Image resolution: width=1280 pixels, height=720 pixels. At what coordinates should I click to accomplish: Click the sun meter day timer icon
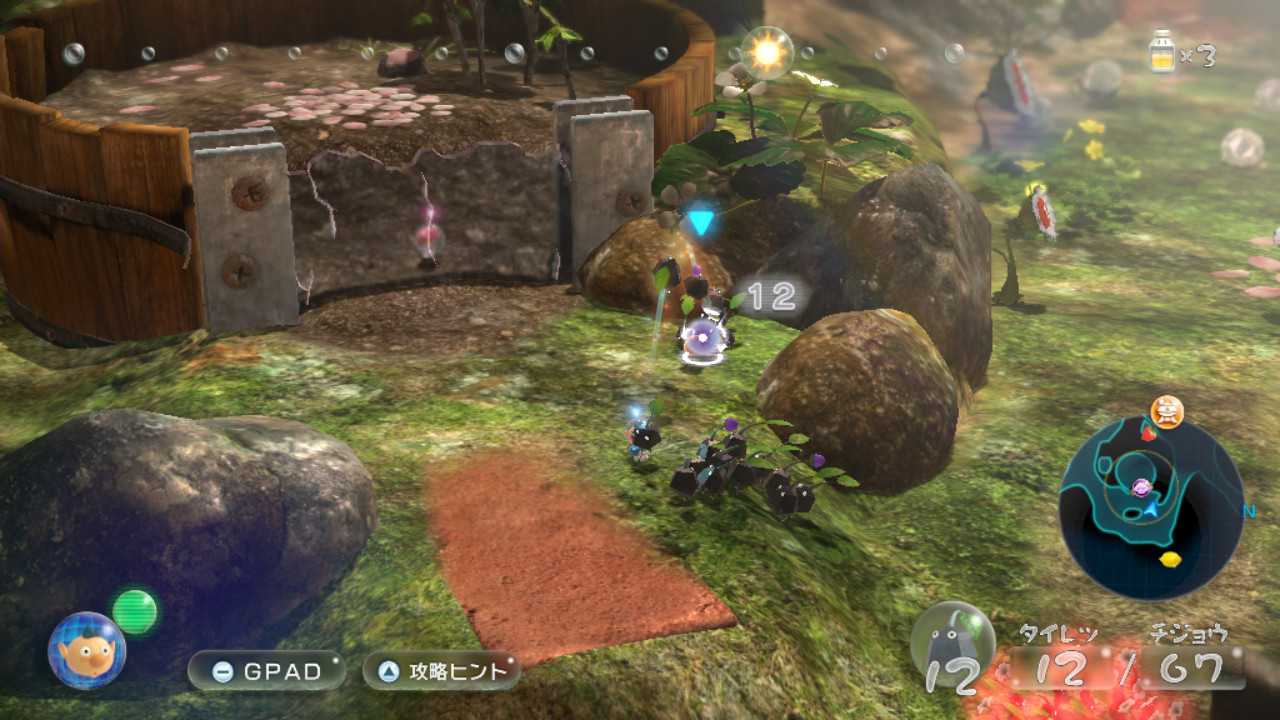(767, 53)
